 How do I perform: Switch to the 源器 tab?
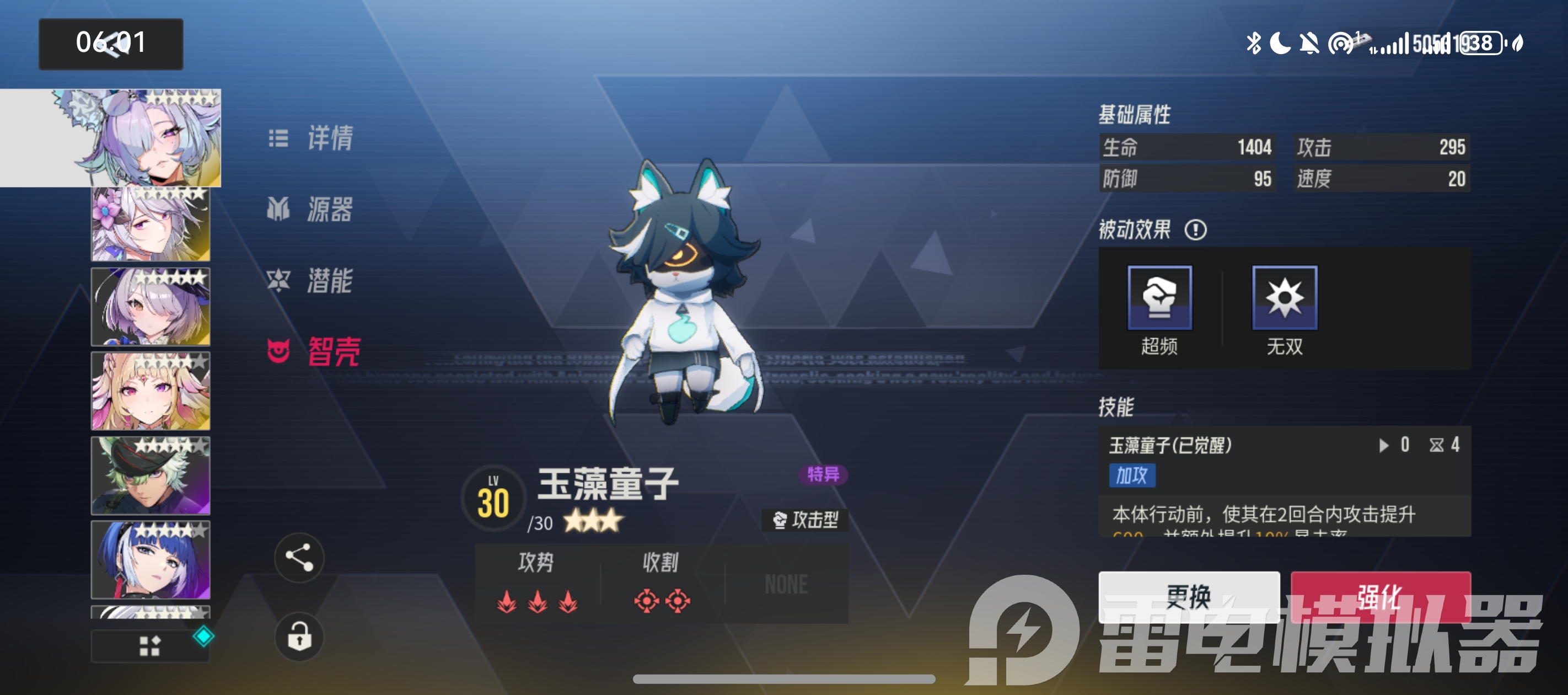(x=312, y=210)
